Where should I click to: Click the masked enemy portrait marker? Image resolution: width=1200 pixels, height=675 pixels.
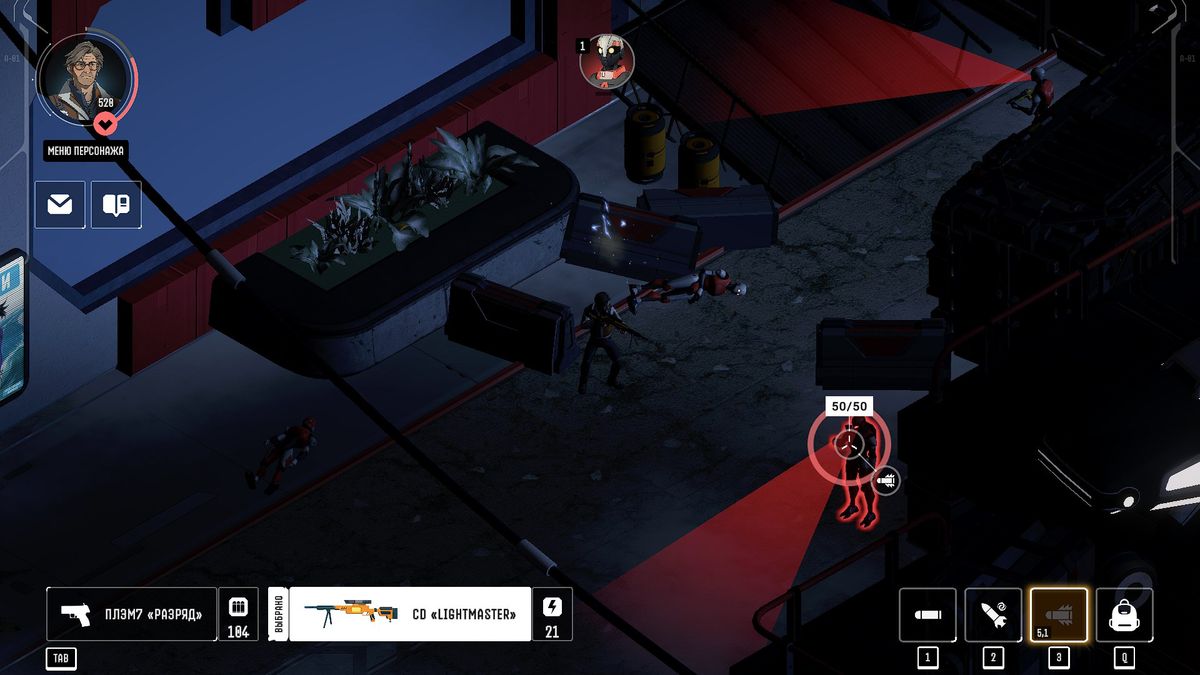(607, 61)
